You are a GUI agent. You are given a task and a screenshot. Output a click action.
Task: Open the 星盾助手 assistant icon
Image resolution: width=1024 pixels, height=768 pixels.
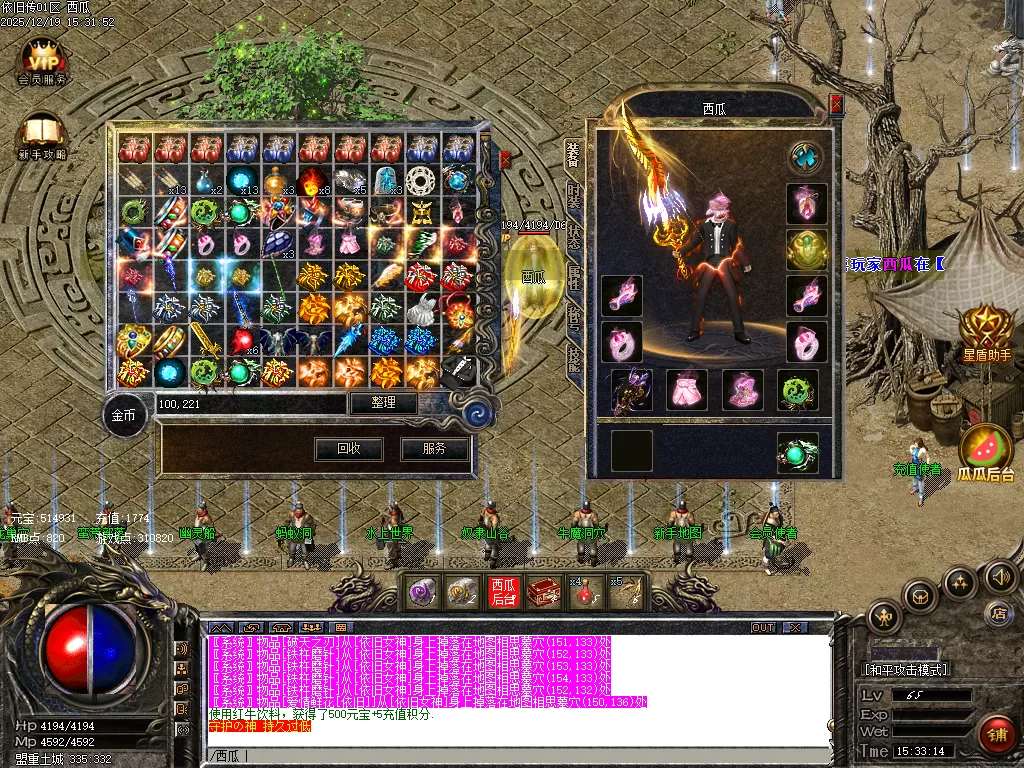point(986,329)
